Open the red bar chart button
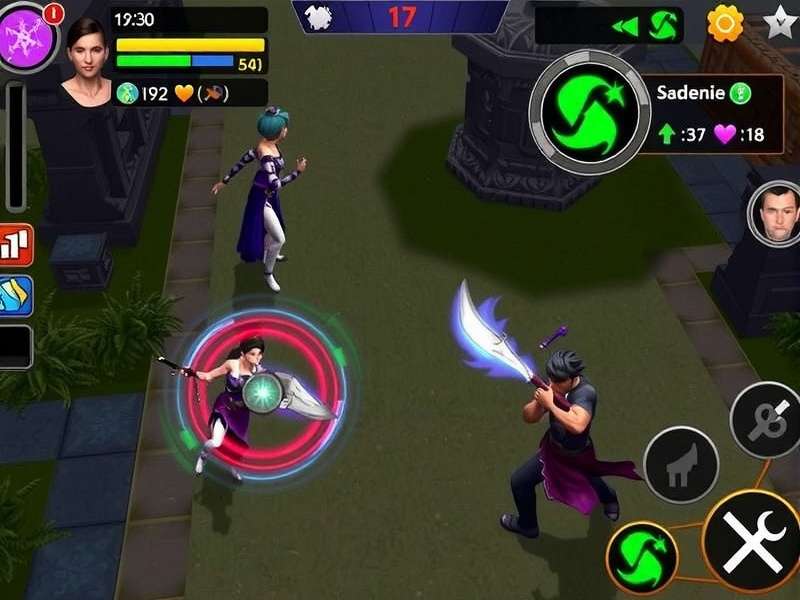 tap(16, 245)
